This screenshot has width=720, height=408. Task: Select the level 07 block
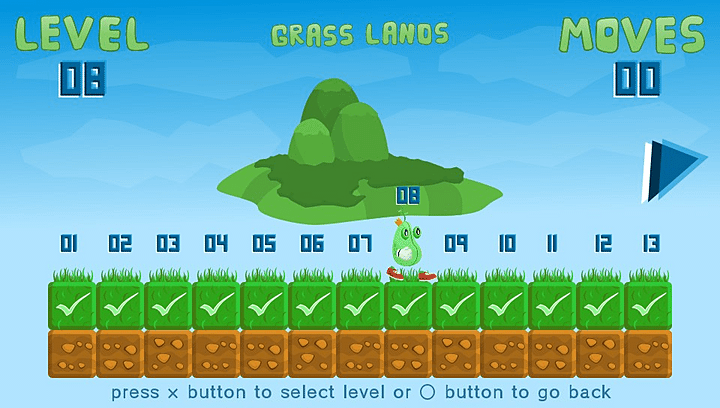tap(360, 305)
